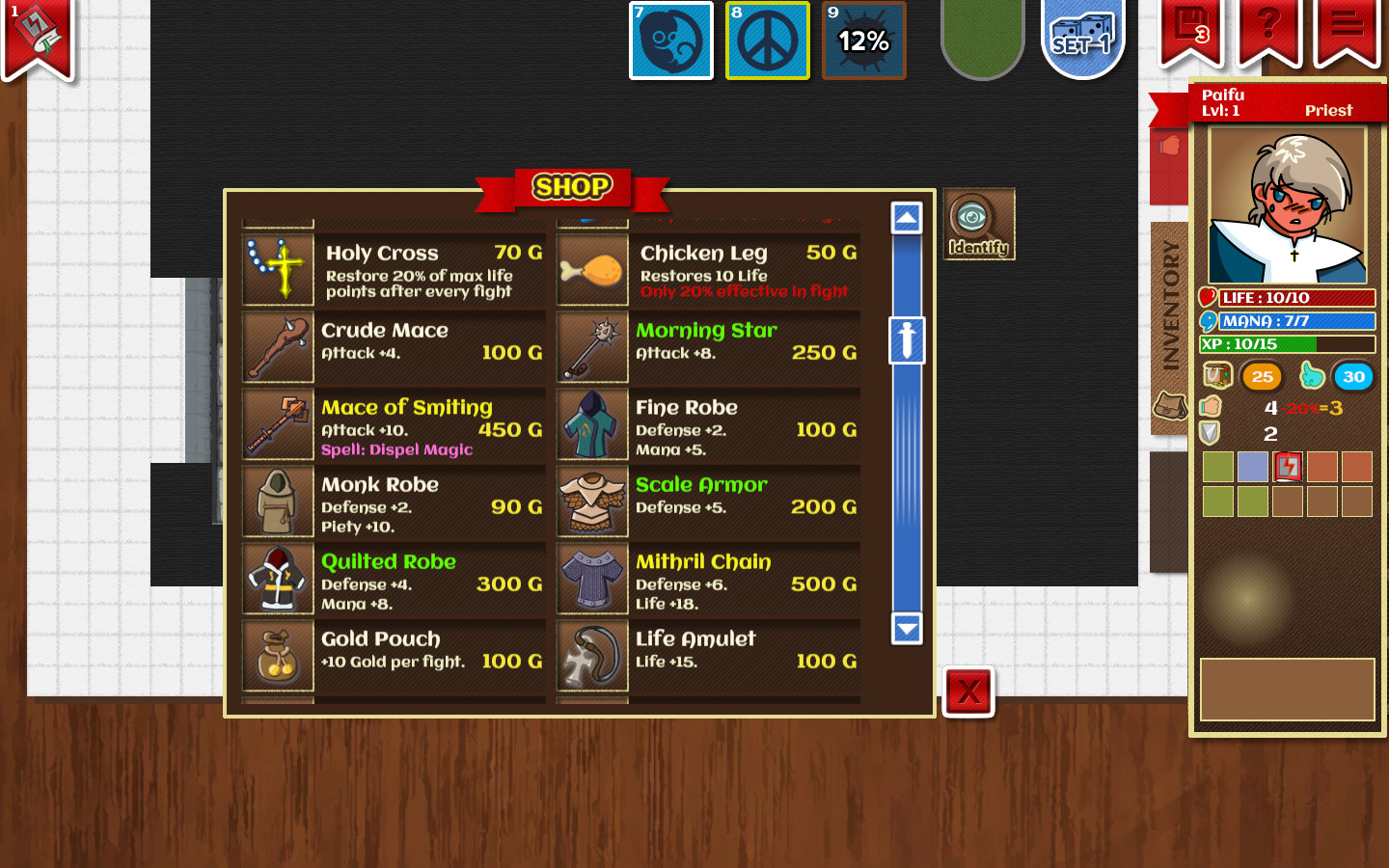Select the cat-face ability in slot 7

point(670,40)
